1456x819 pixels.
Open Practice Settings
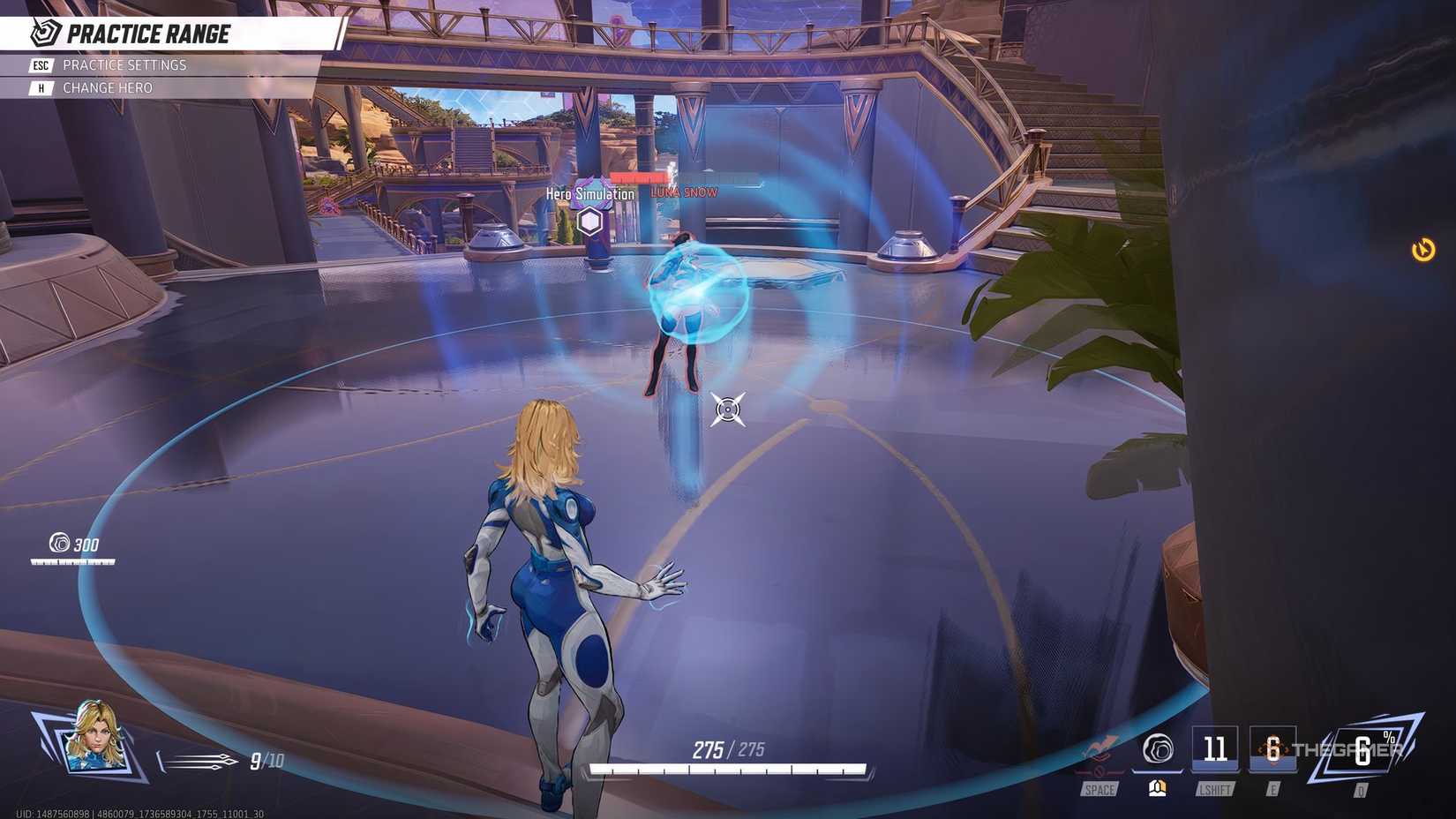pyautogui.click(x=124, y=64)
